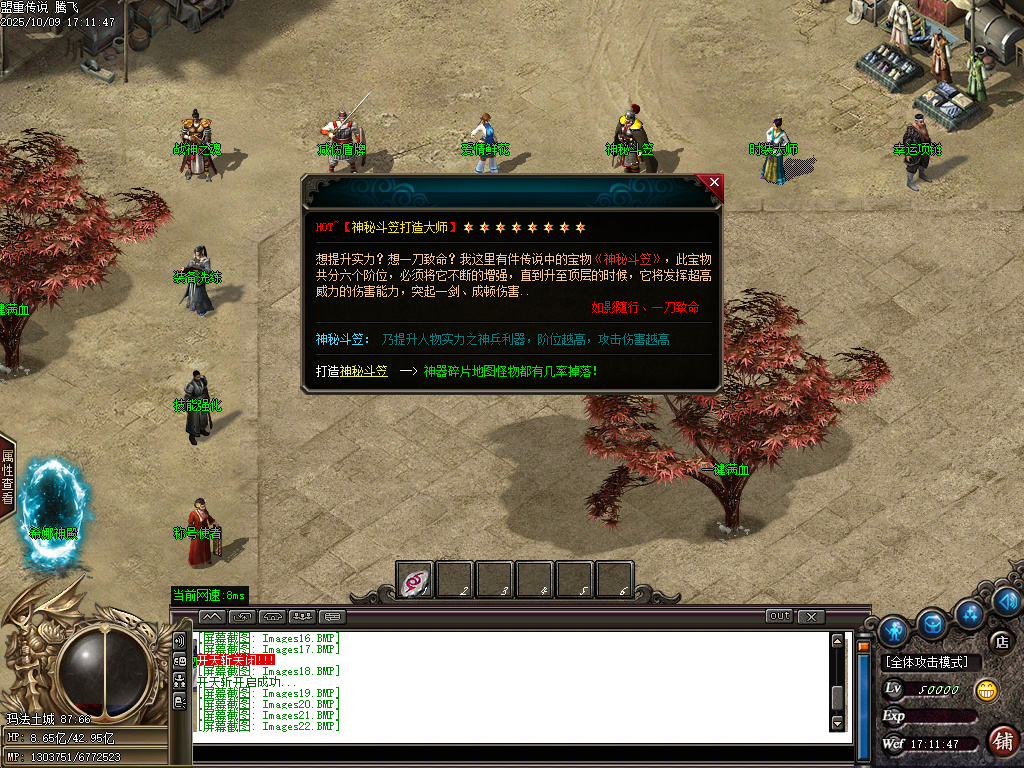1024x768 pixels.
Task: Open the blue triple-orb skills icon
Action: point(969,612)
